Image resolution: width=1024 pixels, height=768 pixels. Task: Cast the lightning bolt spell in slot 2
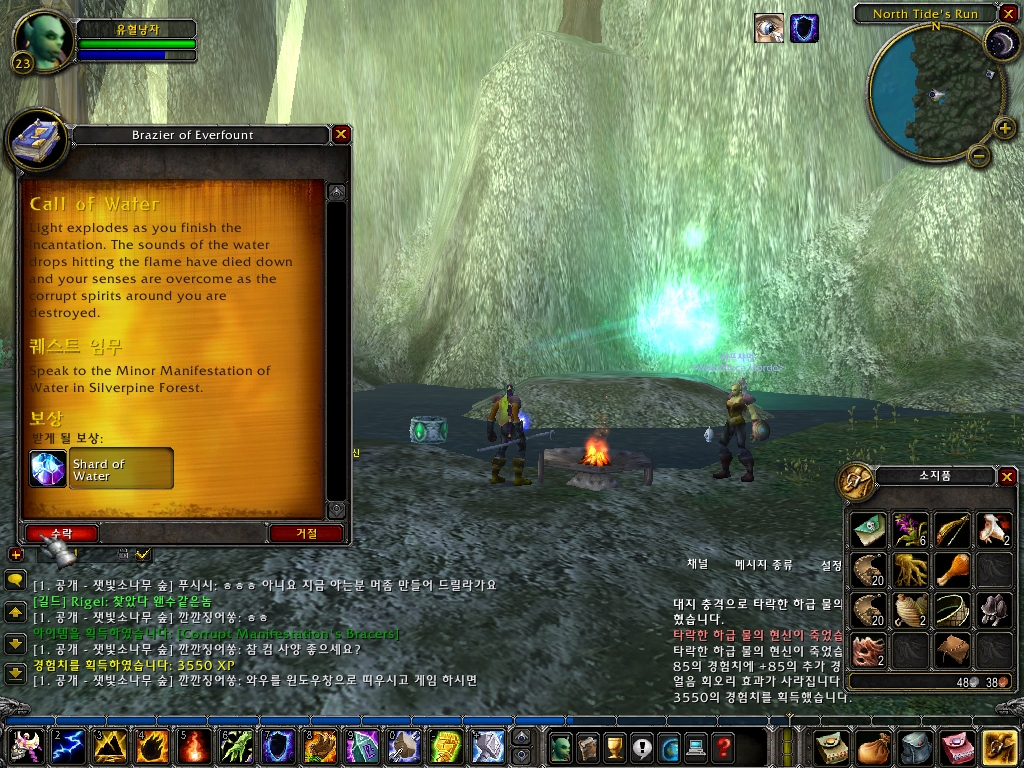point(68,746)
